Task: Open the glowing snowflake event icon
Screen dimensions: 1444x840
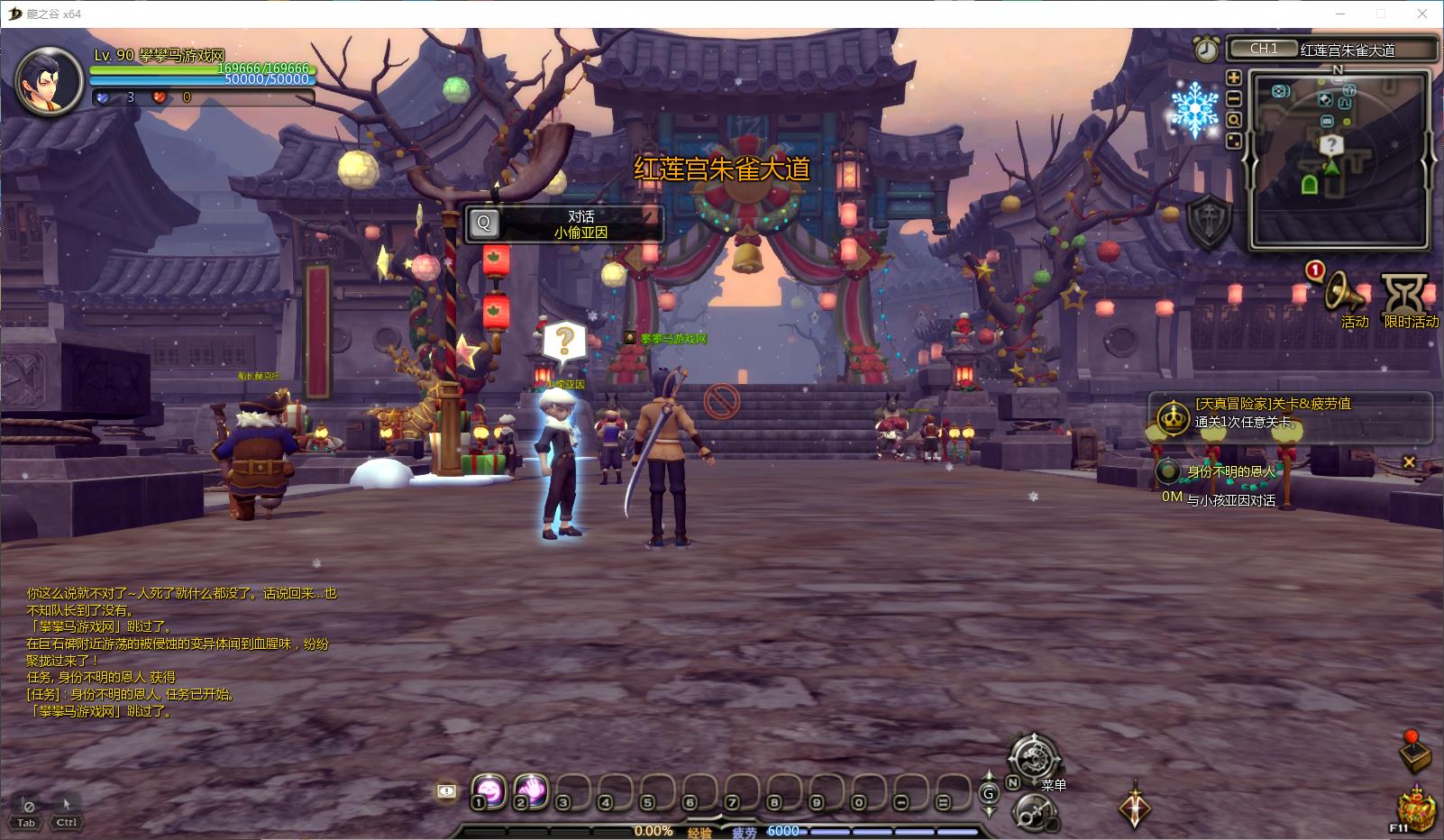Action: pyautogui.click(x=1194, y=109)
